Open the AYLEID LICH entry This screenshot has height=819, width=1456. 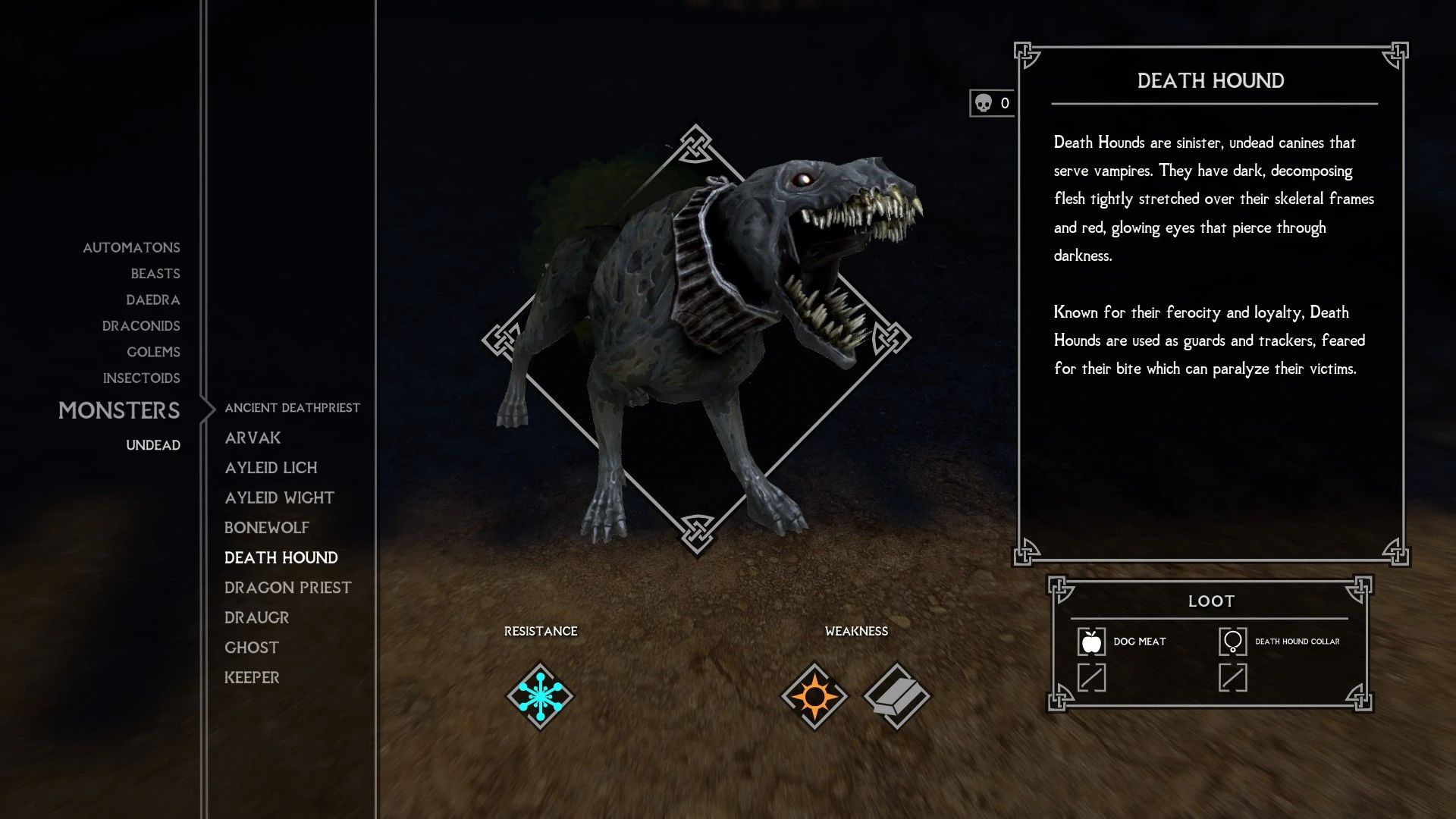click(271, 468)
